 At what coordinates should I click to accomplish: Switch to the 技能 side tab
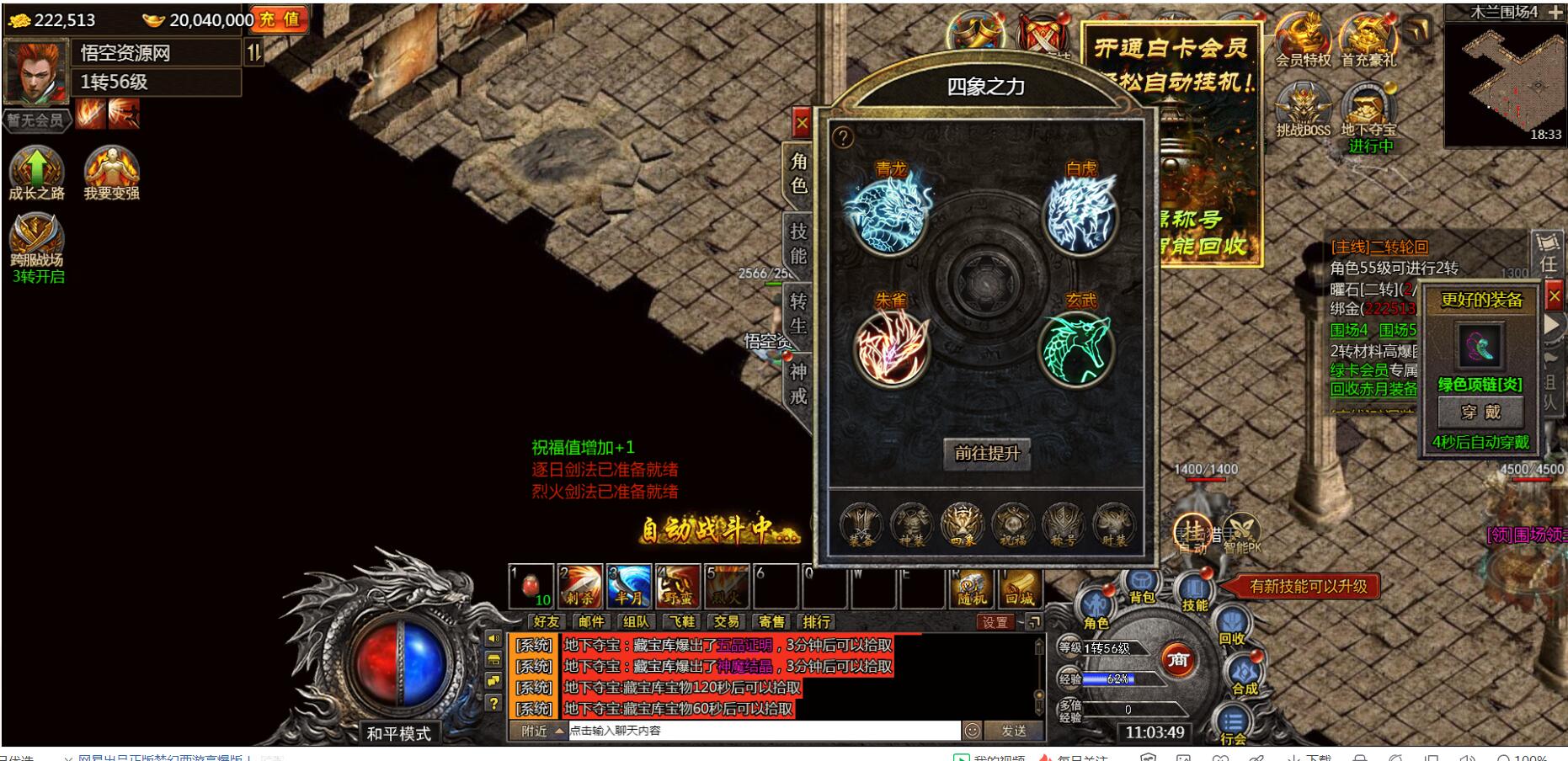[798, 244]
